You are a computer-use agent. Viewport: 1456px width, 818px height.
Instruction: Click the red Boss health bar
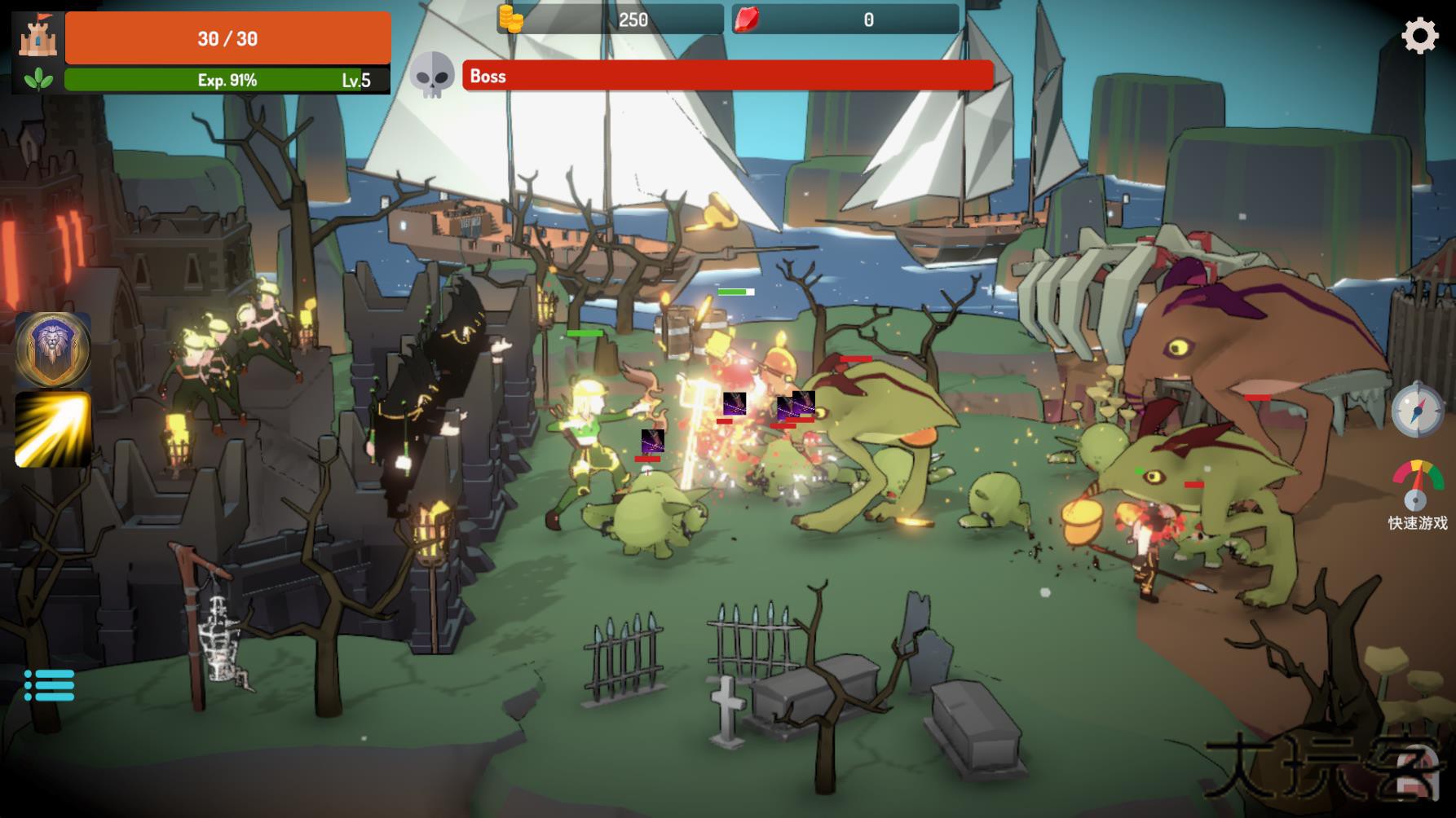point(726,76)
